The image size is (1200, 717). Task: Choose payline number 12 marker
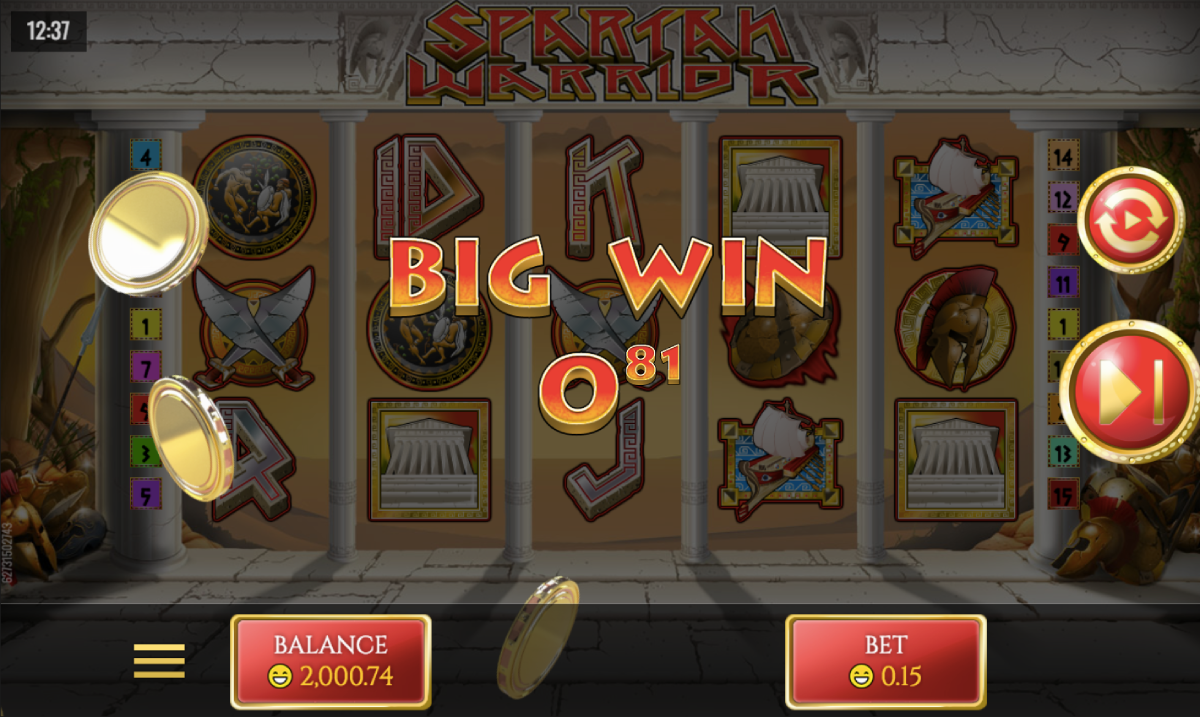1062,198
